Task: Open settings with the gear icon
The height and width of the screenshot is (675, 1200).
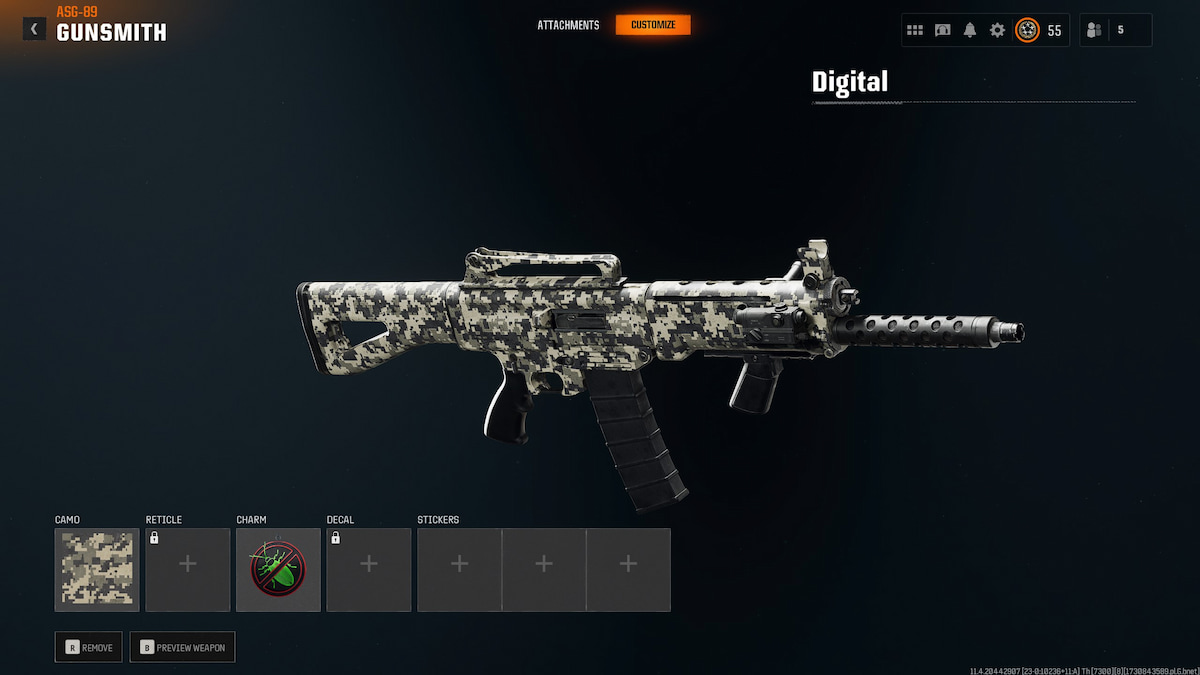Action: click(997, 30)
